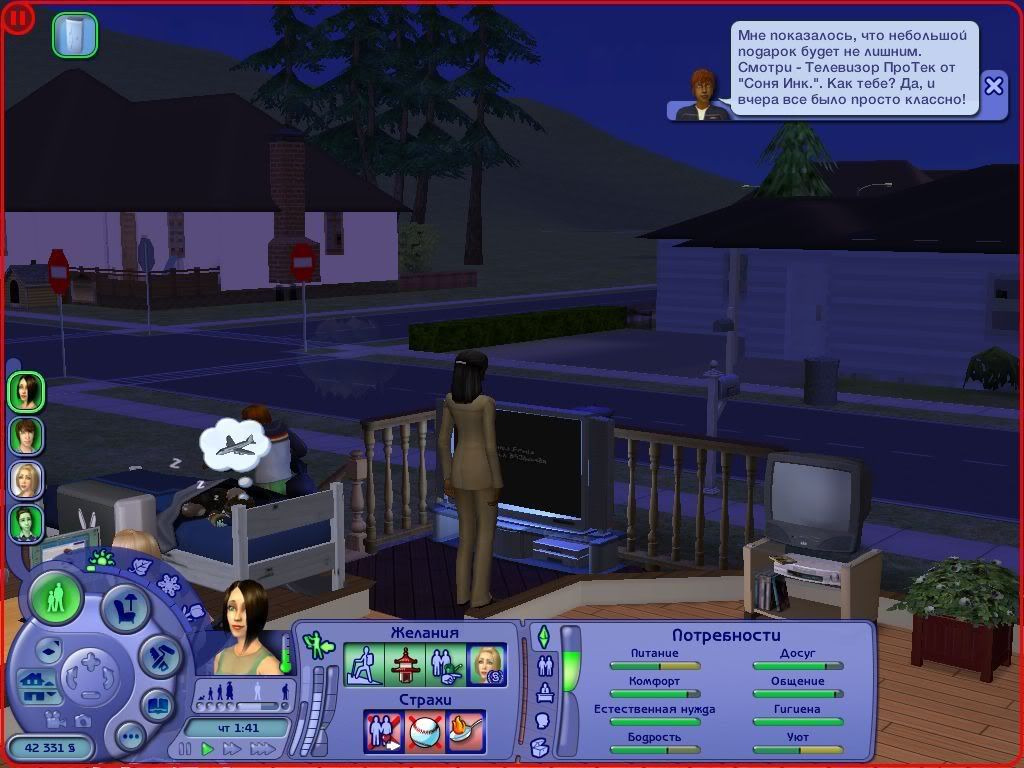
Task: Open Buy mode with the armchair icon
Action: [126, 608]
